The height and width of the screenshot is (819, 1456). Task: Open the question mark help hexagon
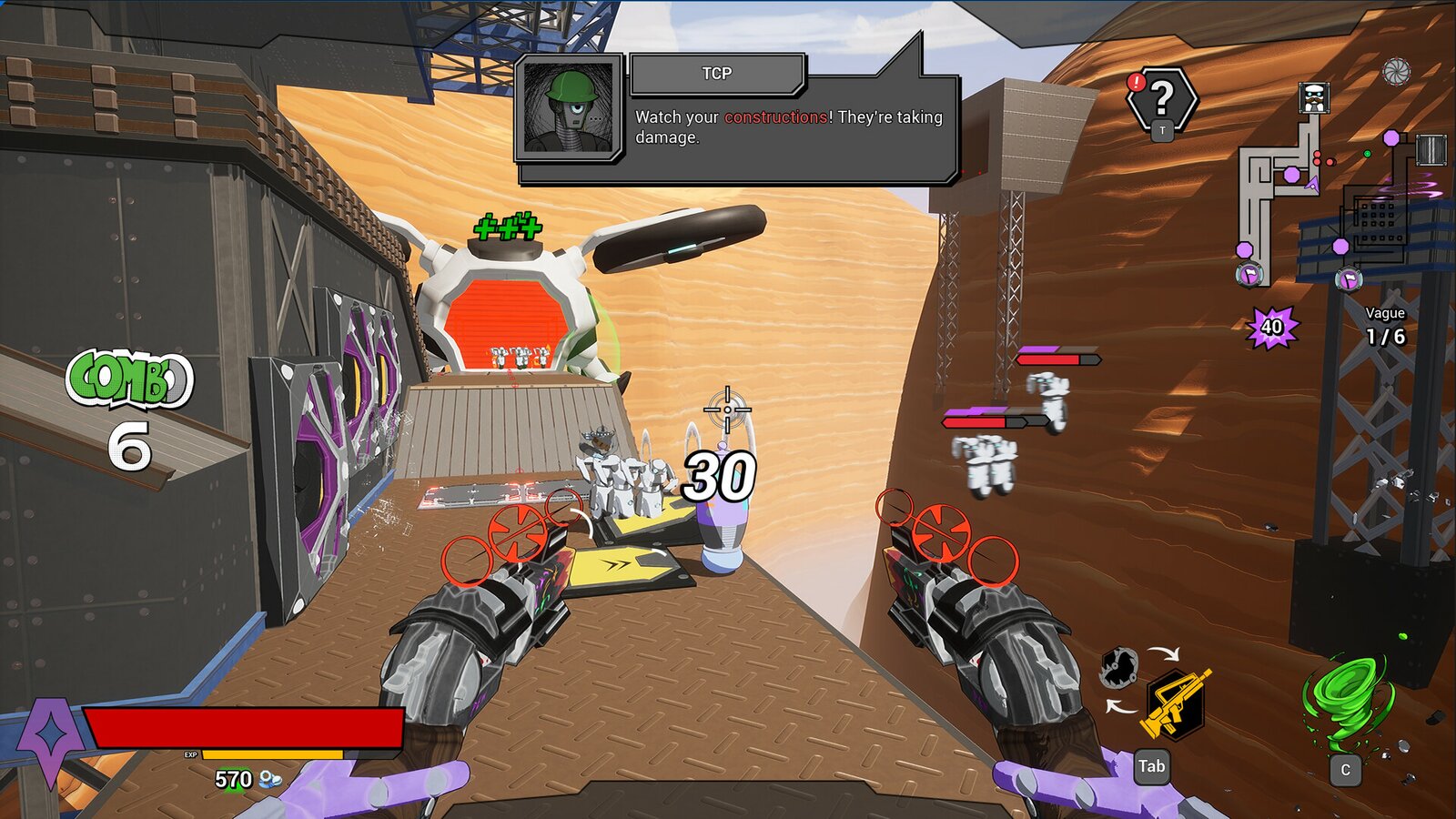click(1162, 98)
